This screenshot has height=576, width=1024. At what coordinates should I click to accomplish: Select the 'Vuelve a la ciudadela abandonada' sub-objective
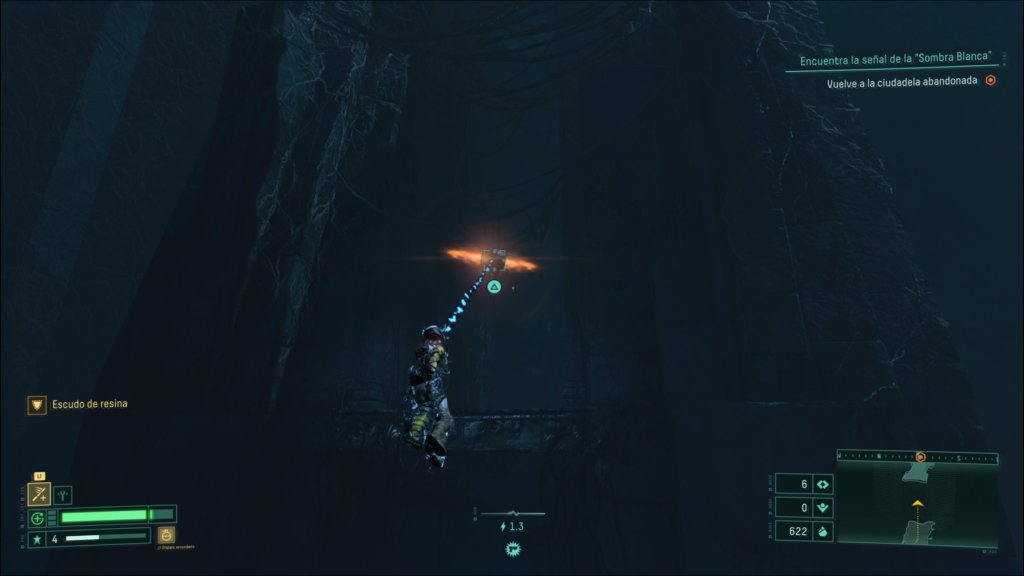click(904, 83)
